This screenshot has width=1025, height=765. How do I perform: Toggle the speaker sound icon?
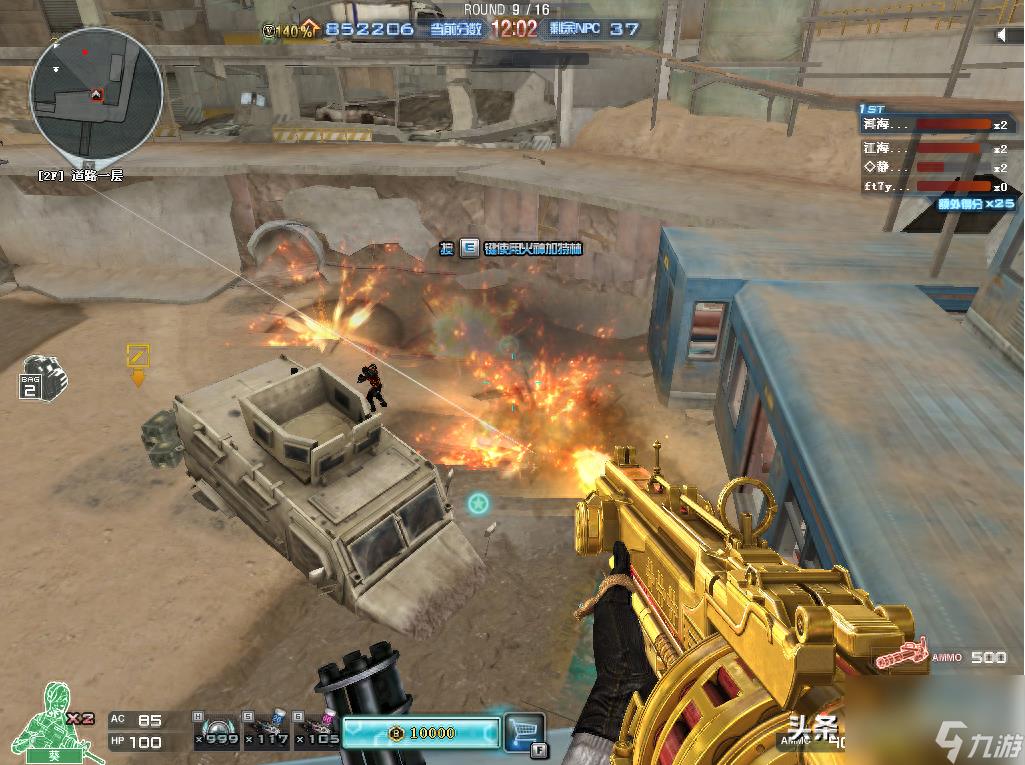[1003, 35]
